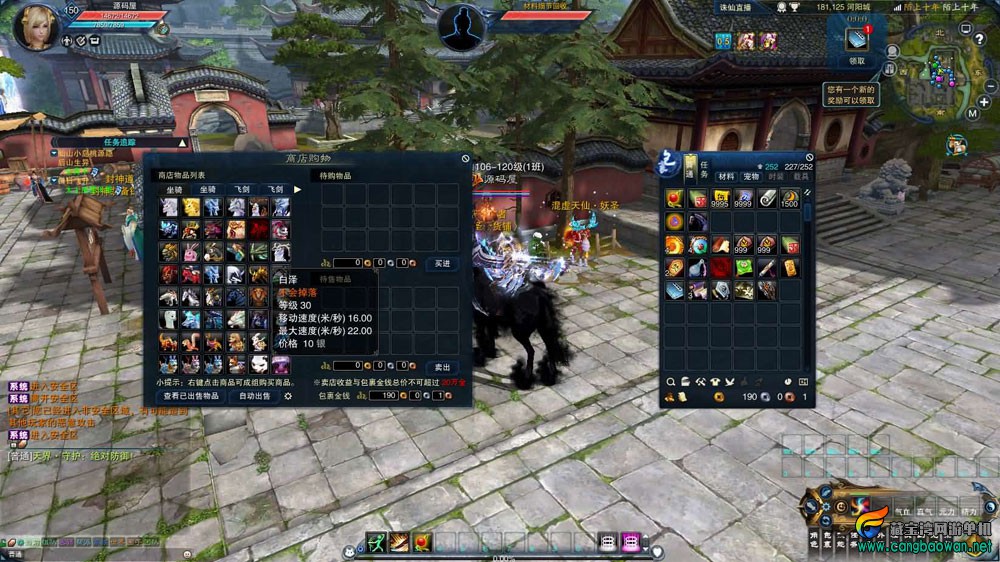Screen dimensions: 1000x562
Task: Show more shop tabs with arrow
Action: pyautogui.click(x=297, y=189)
